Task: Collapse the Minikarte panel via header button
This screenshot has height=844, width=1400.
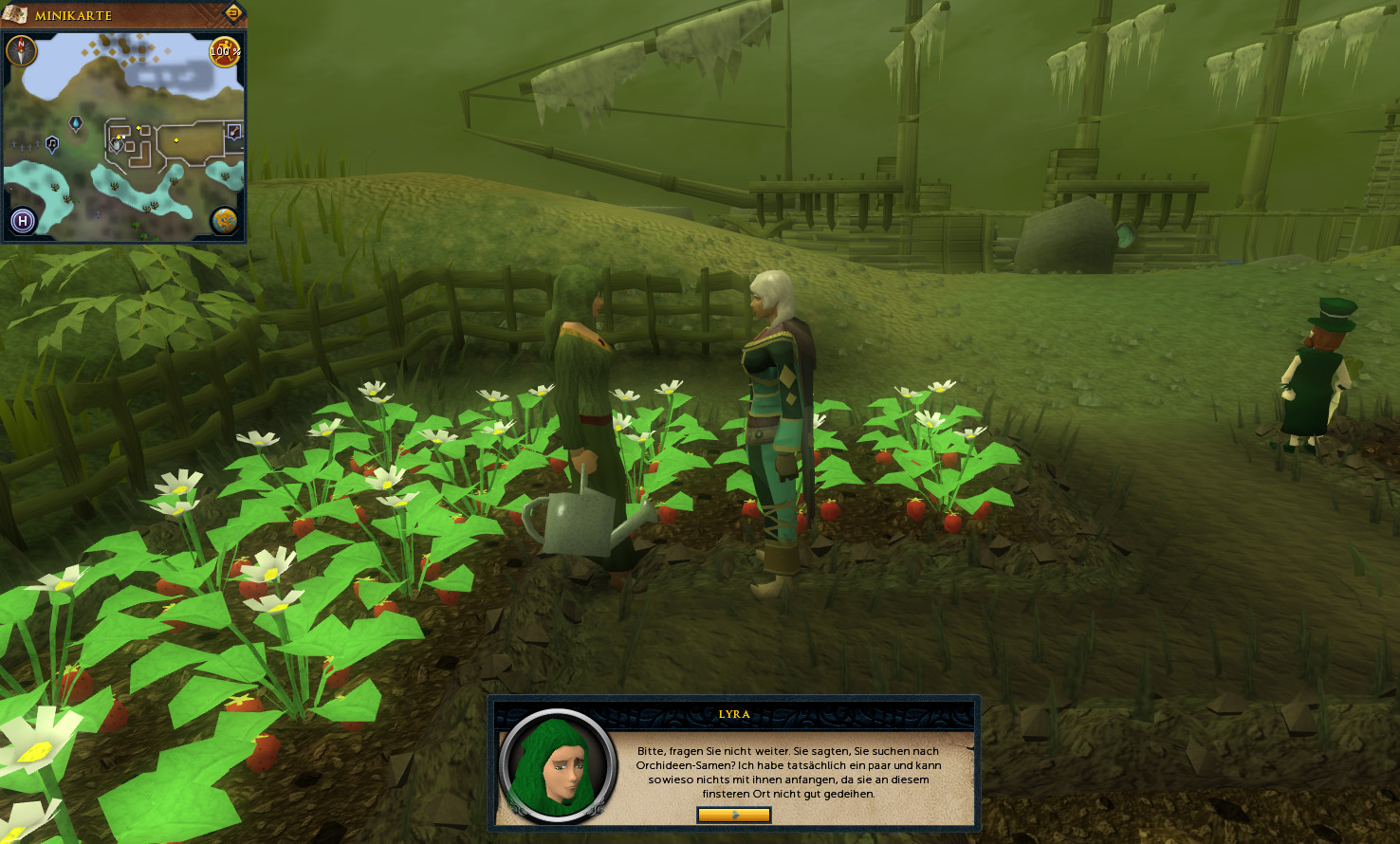Action: tap(233, 13)
